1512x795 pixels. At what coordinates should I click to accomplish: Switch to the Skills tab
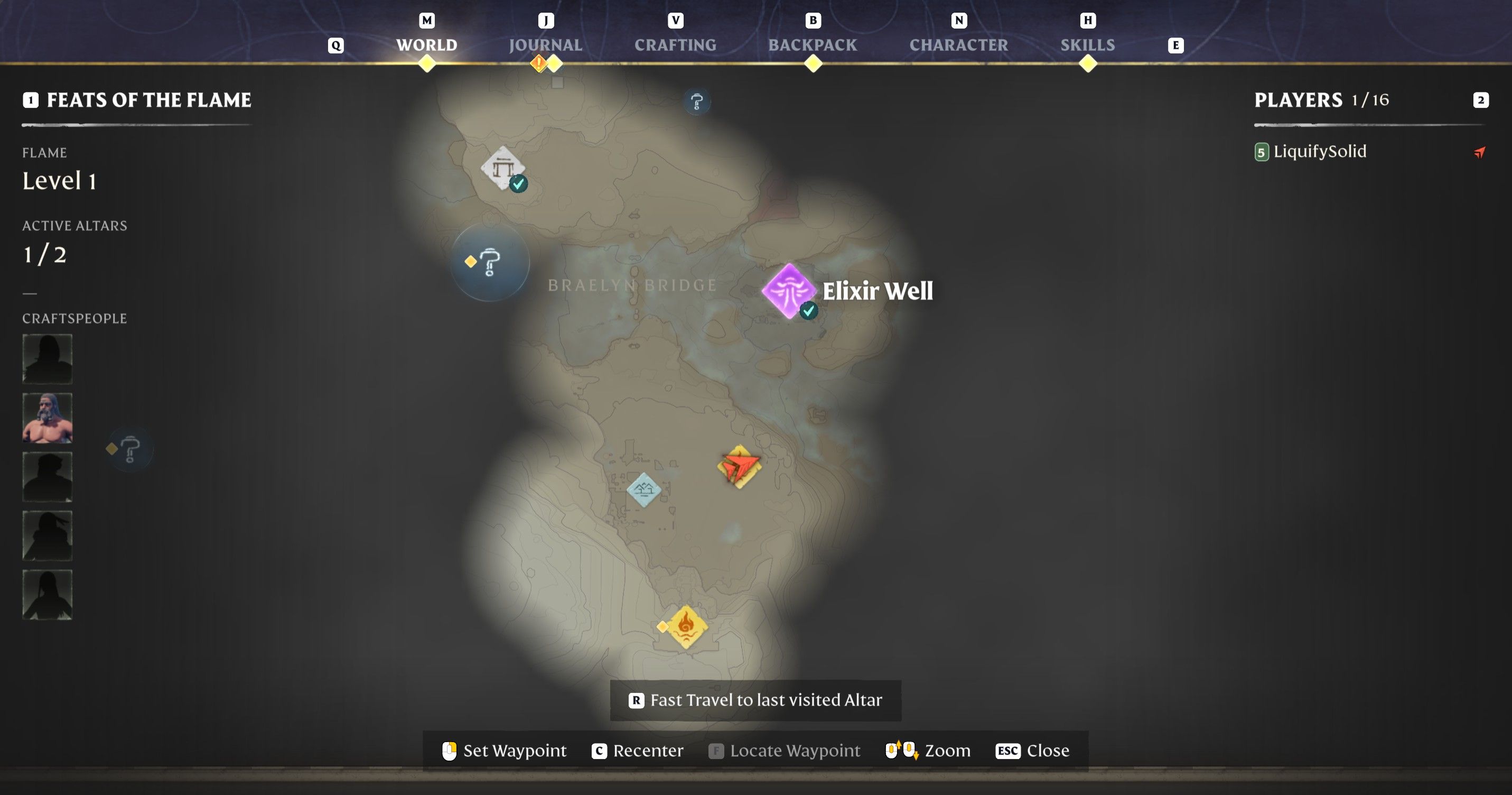tap(1087, 44)
